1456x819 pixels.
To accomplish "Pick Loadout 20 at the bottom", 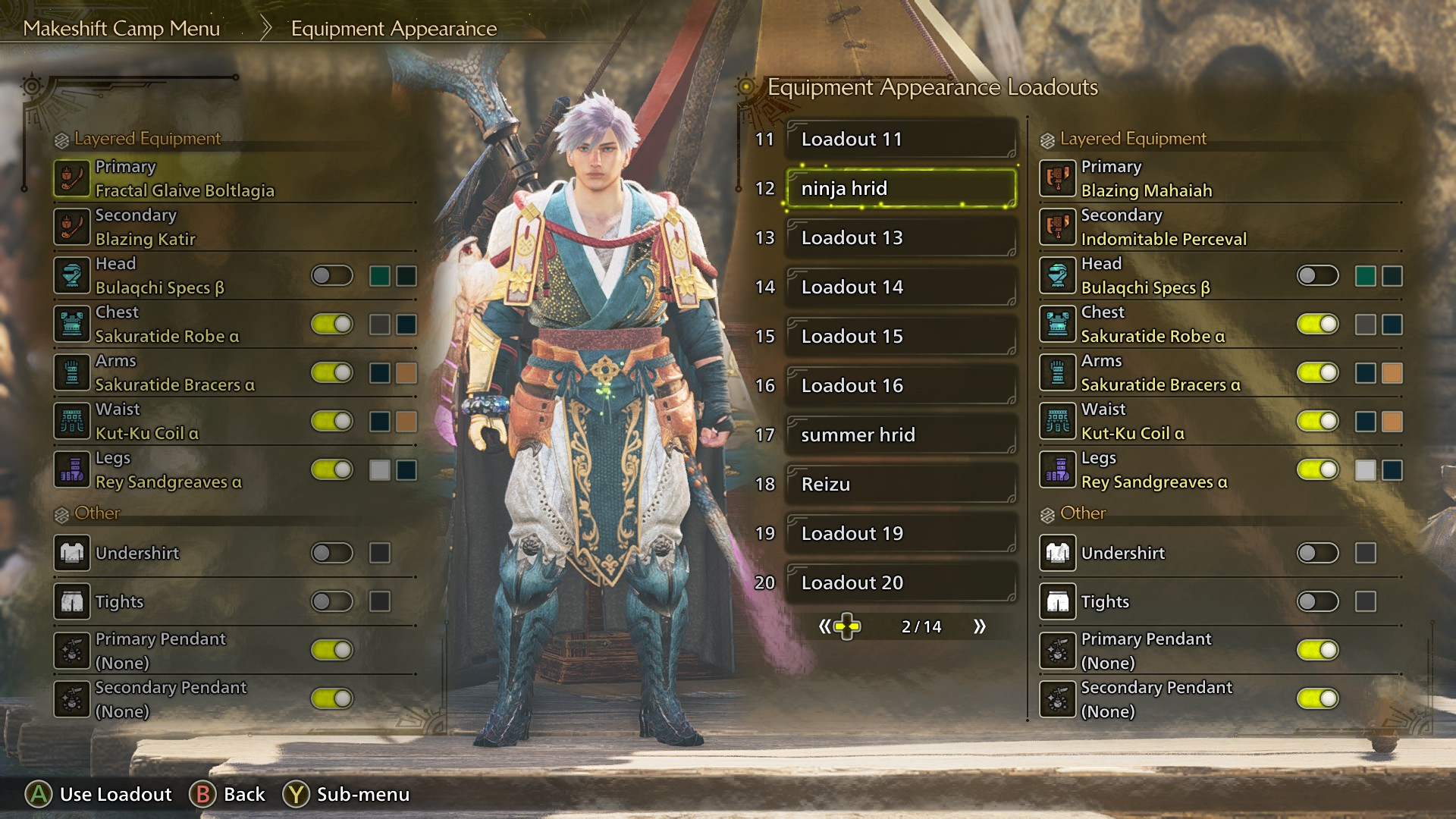I will click(901, 582).
